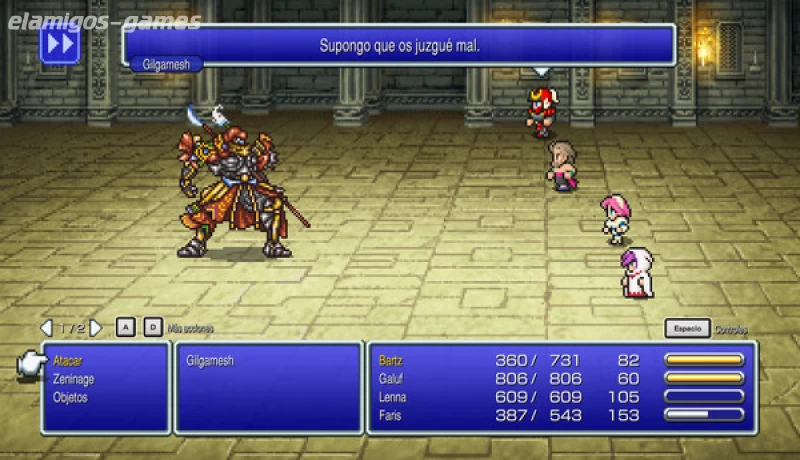The image size is (800, 460).
Task: Select Faris in the party list
Action: (x=391, y=414)
